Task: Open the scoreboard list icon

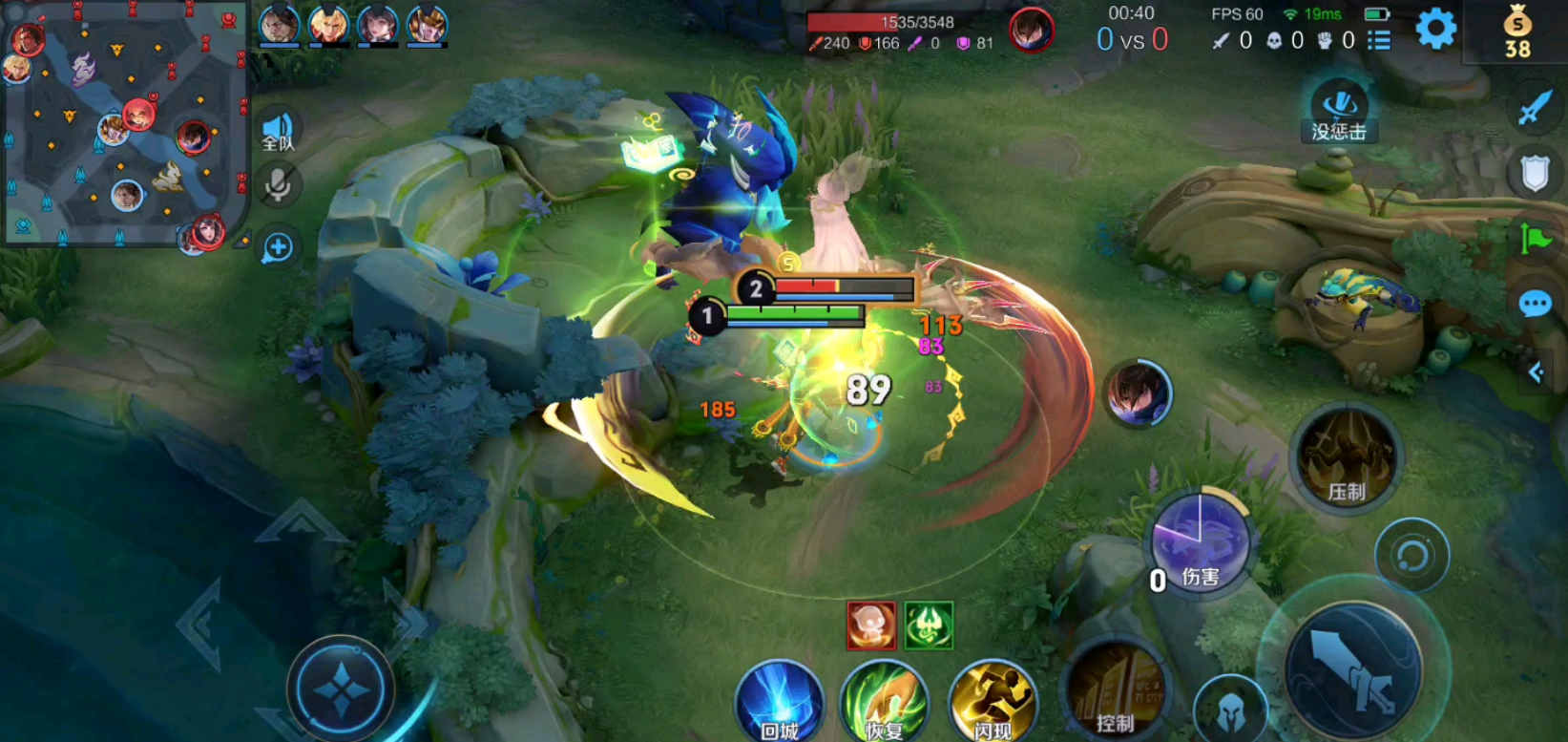Action: point(1378,40)
